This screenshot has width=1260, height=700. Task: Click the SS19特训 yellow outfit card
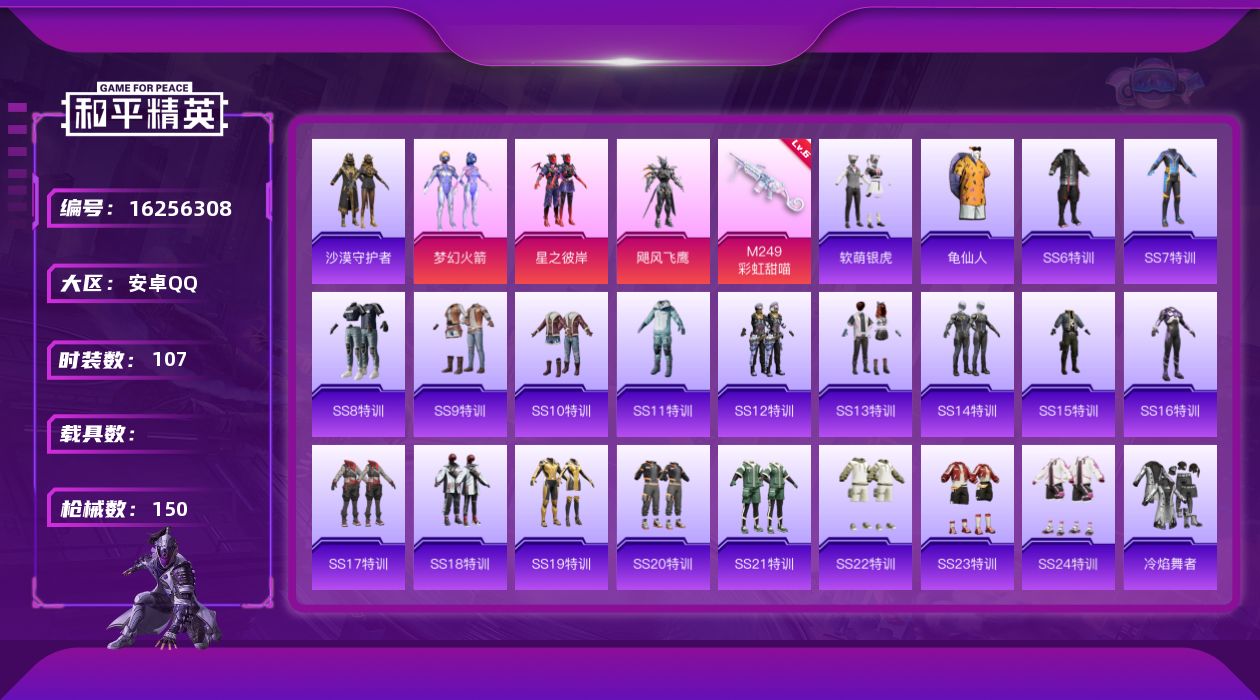coord(561,517)
